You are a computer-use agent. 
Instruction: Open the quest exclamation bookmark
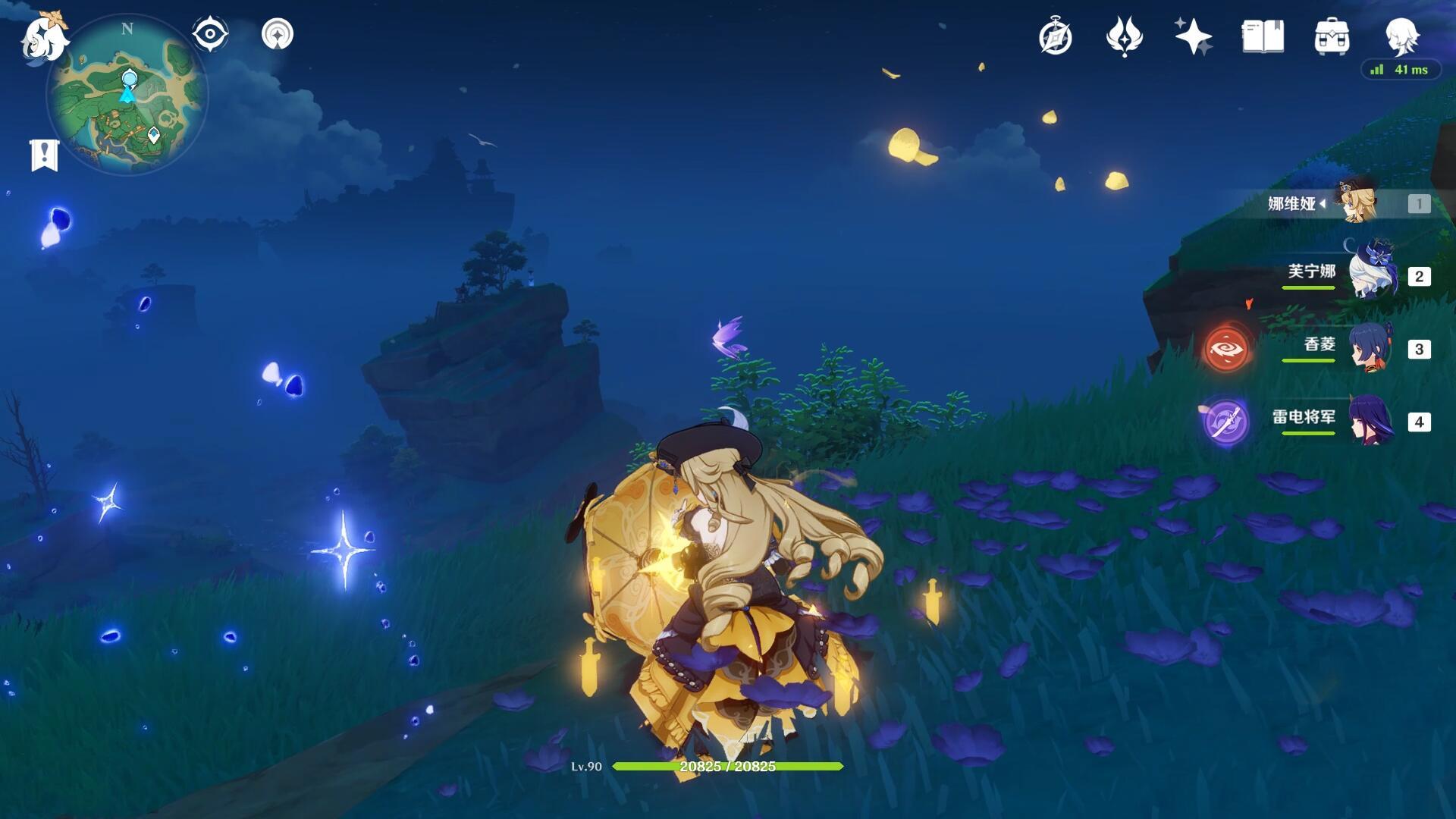[44, 155]
